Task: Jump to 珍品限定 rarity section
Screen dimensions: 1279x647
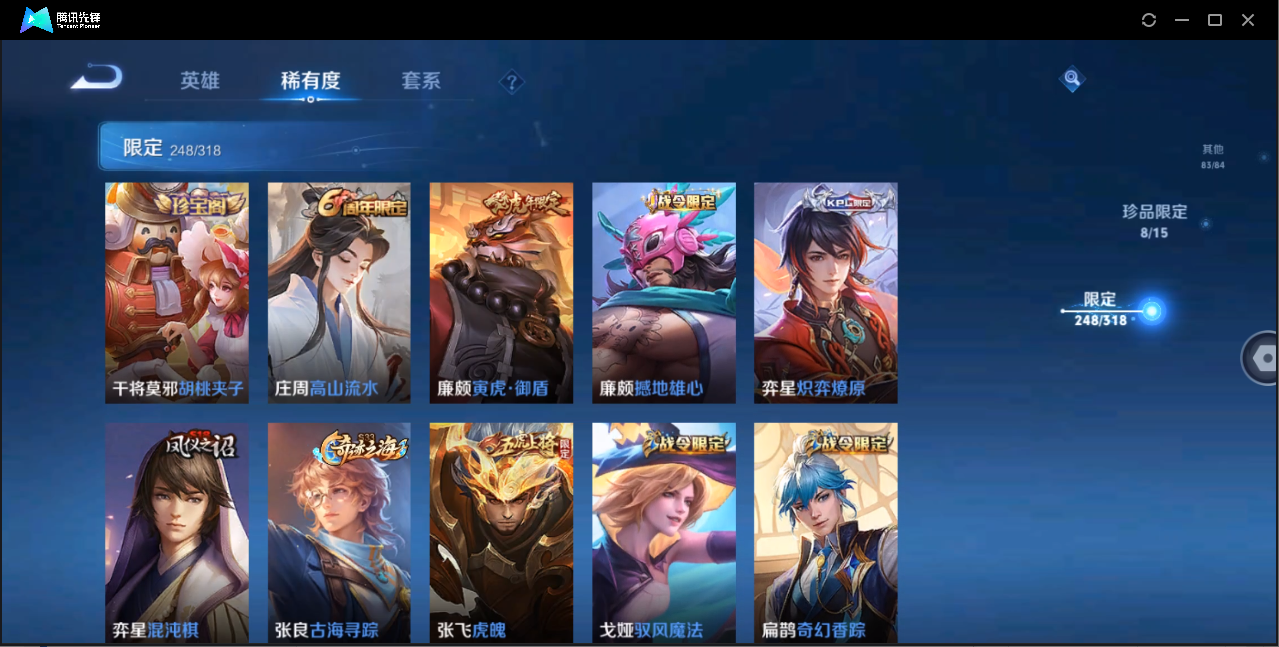Action: click(1154, 220)
